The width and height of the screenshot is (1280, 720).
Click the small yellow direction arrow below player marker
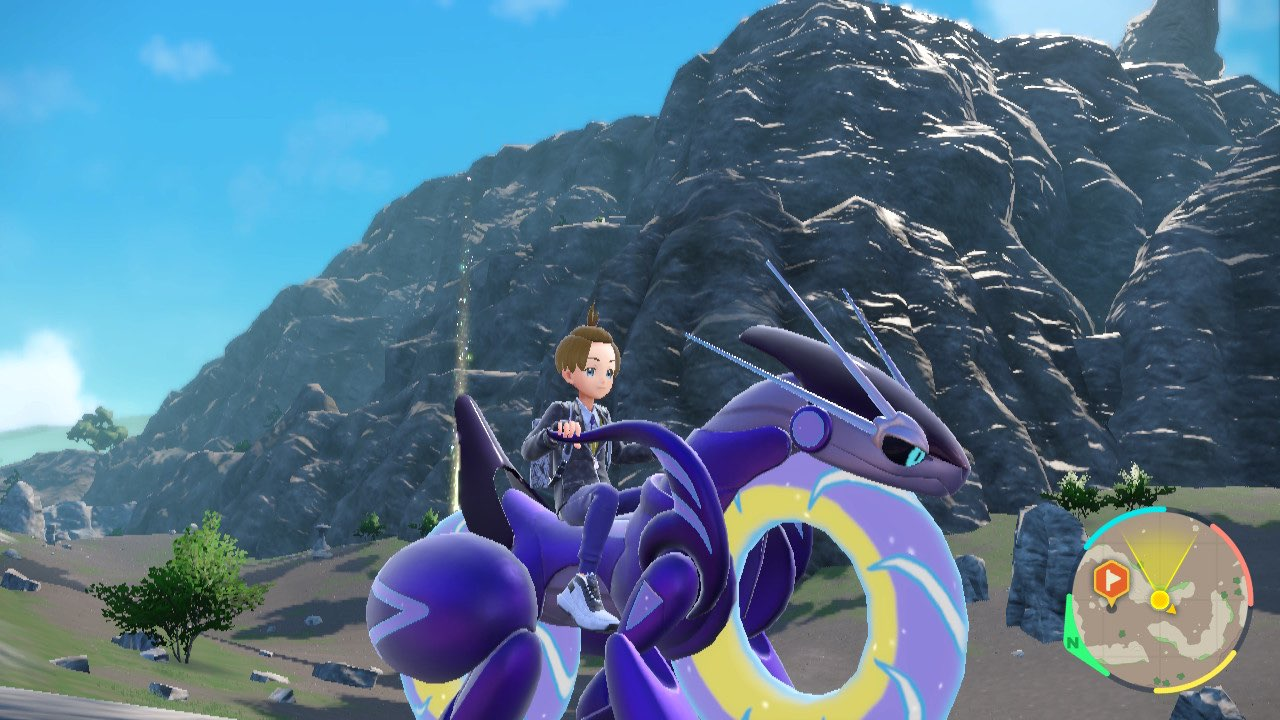1172,609
